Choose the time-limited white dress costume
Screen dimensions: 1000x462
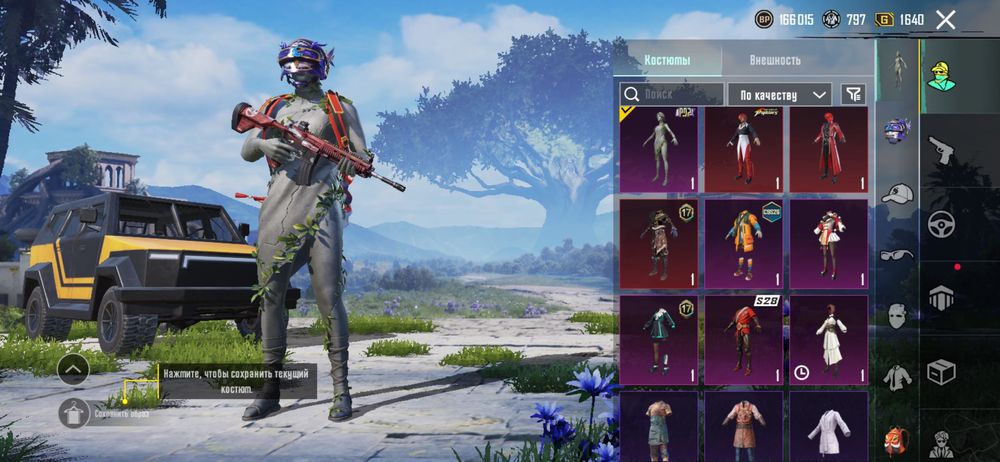(x=828, y=339)
